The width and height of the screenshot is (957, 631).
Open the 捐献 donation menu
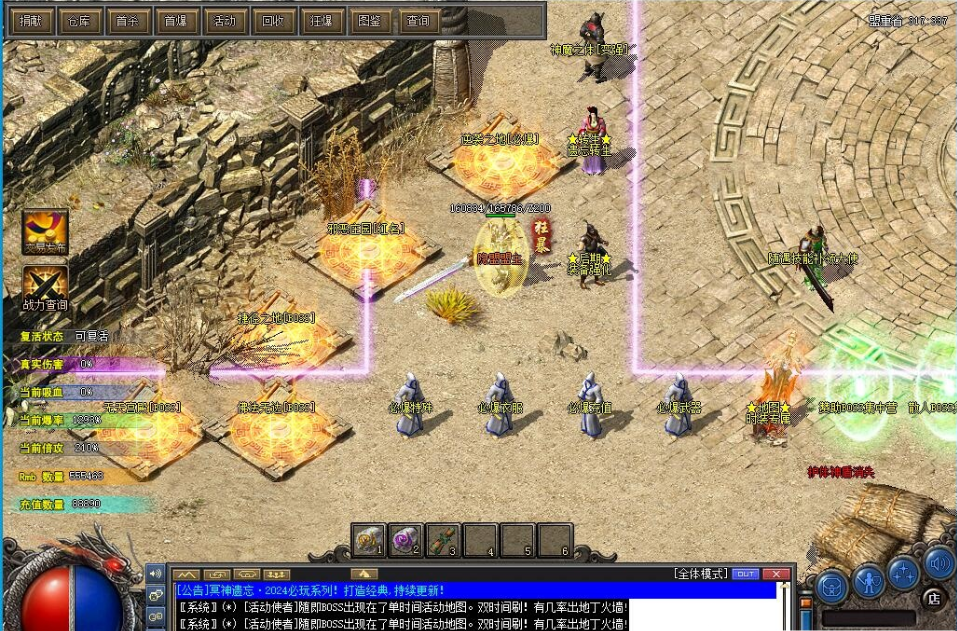coord(32,20)
